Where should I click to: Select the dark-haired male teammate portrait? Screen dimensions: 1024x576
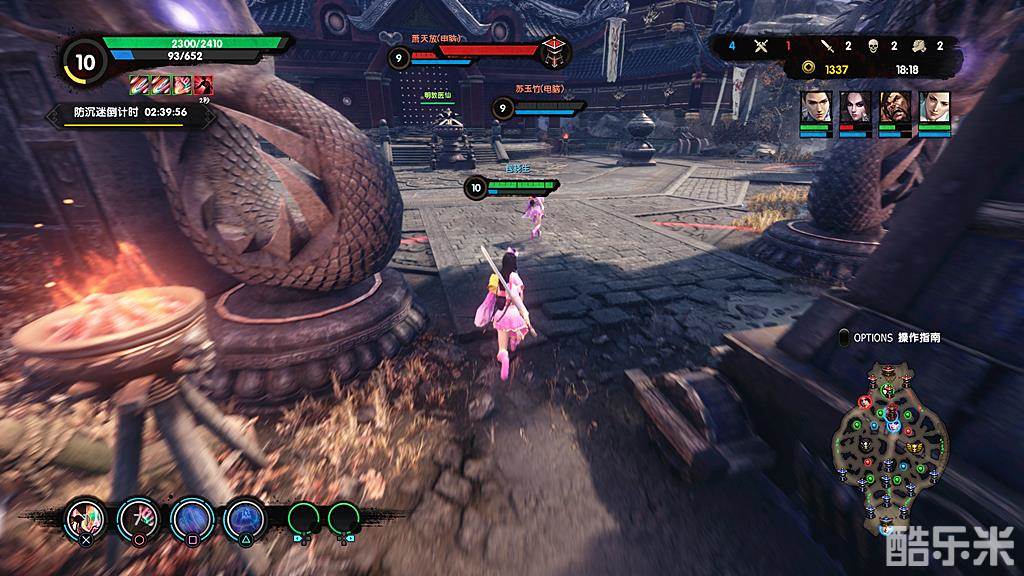point(816,106)
